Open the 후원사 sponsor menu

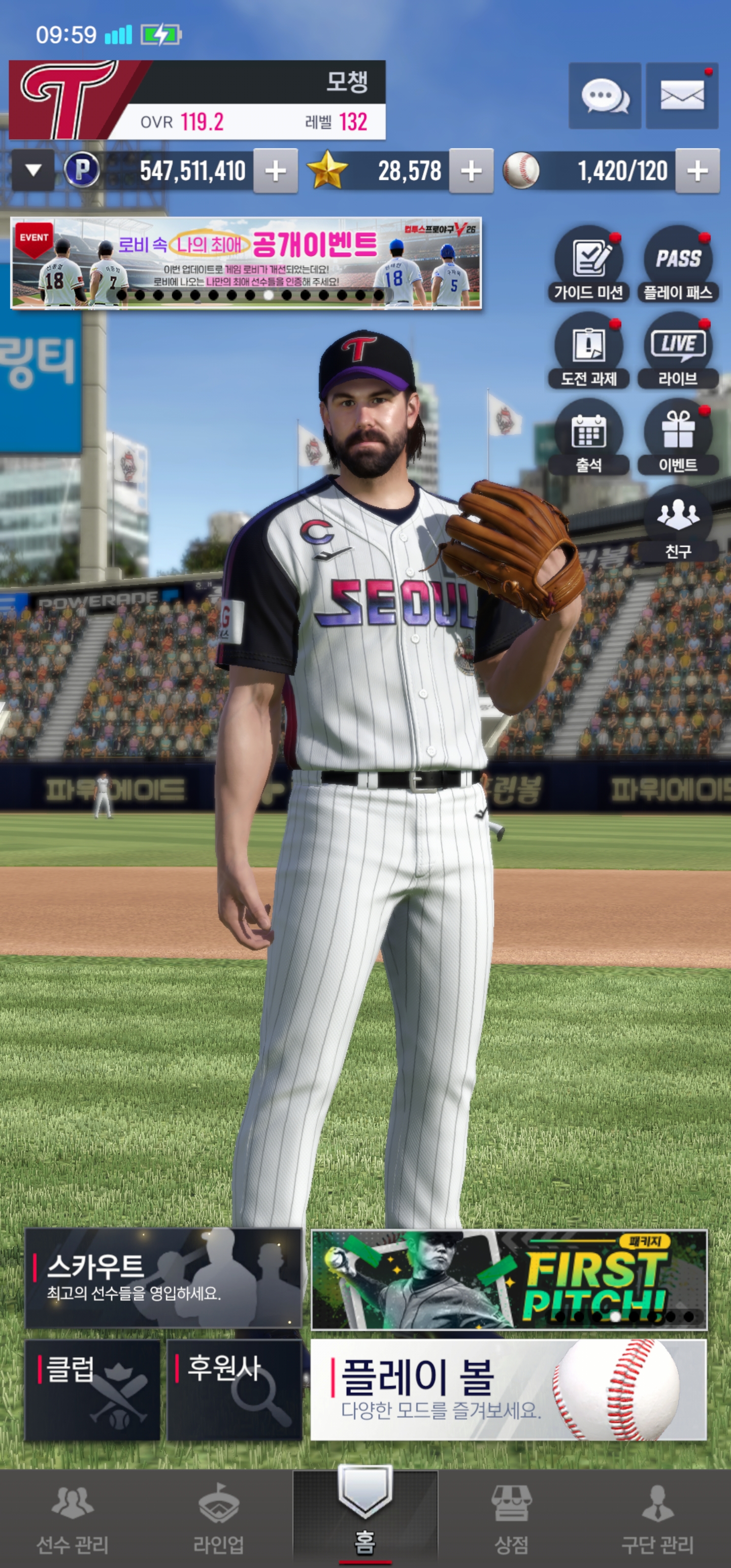click(x=235, y=1390)
